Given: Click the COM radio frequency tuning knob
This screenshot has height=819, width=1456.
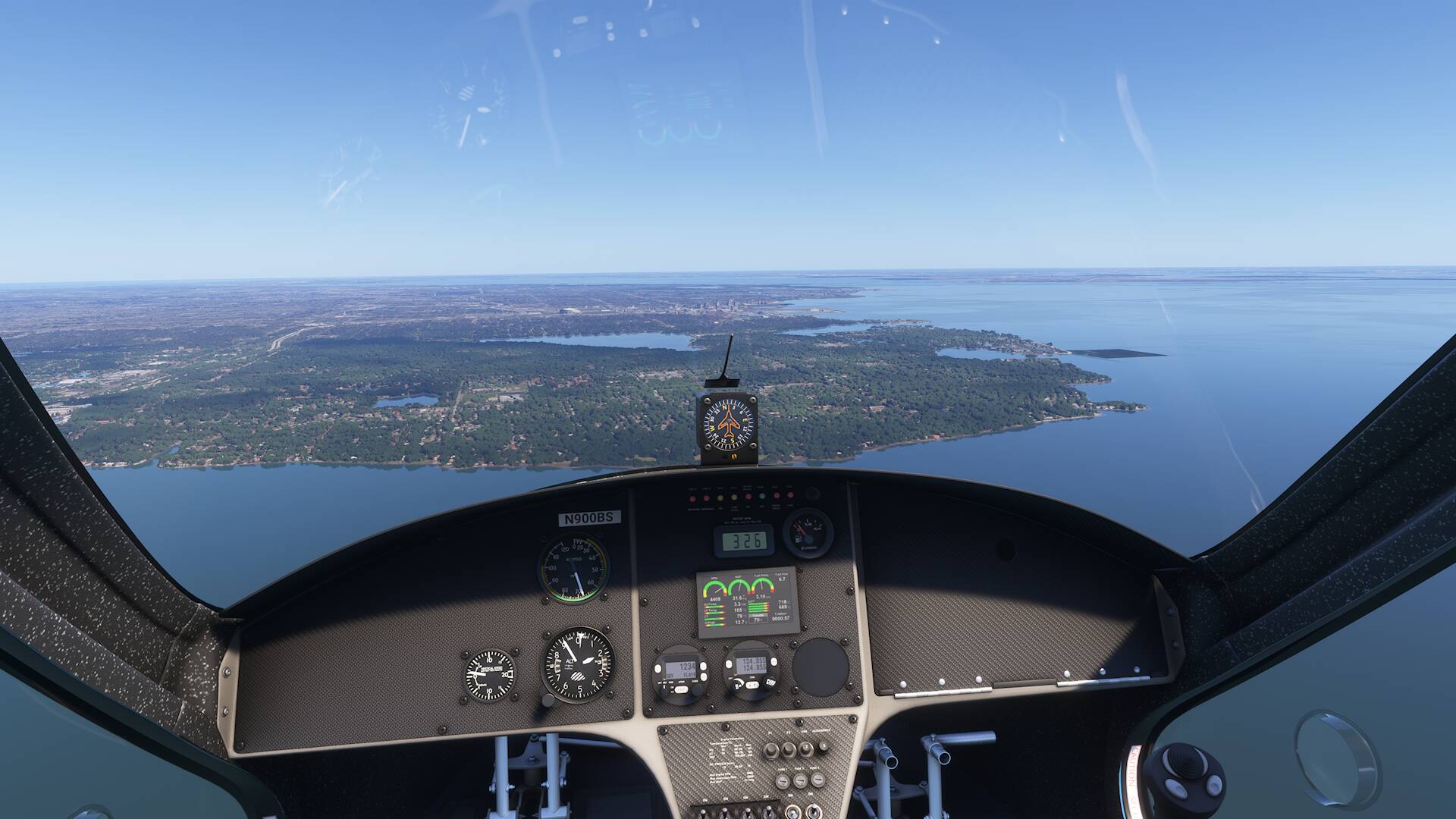Looking at the screenshot, I should 770,682.
